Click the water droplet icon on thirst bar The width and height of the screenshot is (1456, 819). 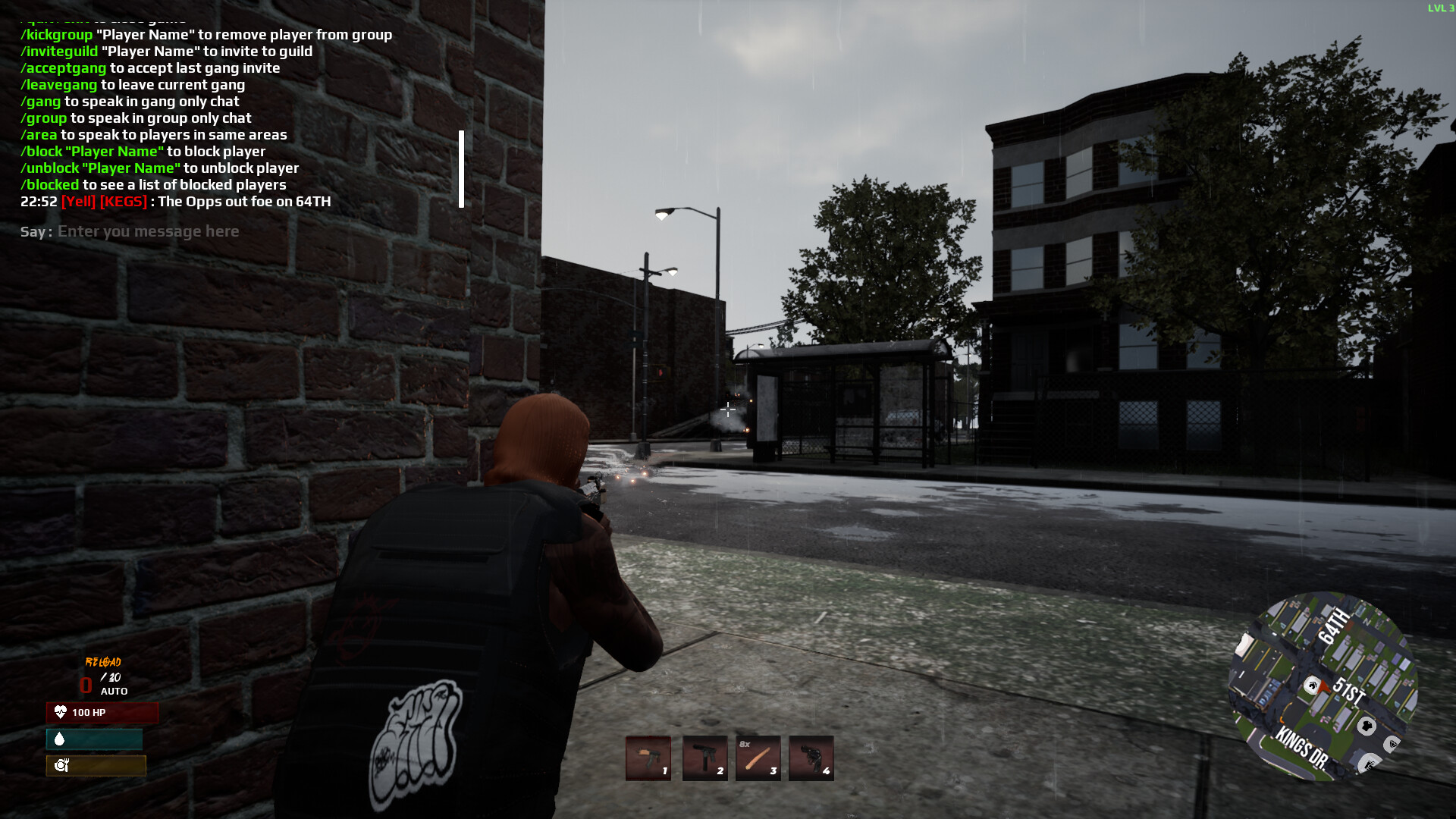click(x=58, y=739)
